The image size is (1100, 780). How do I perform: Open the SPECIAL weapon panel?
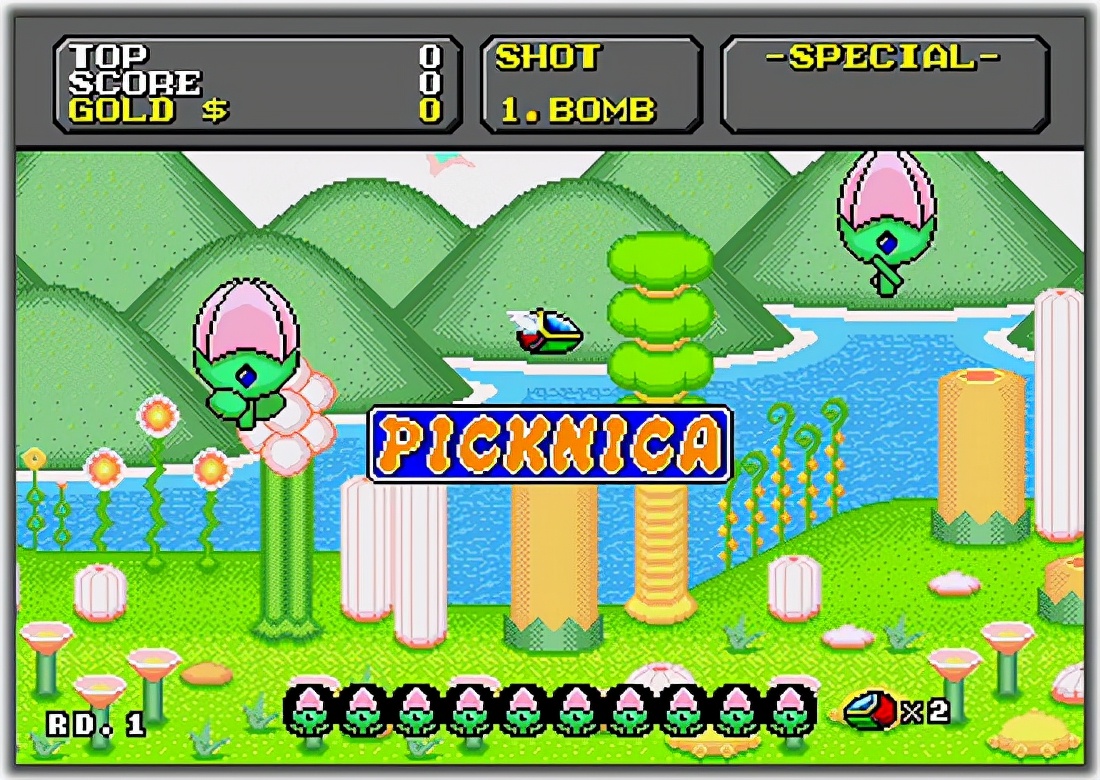pos(884,85)
